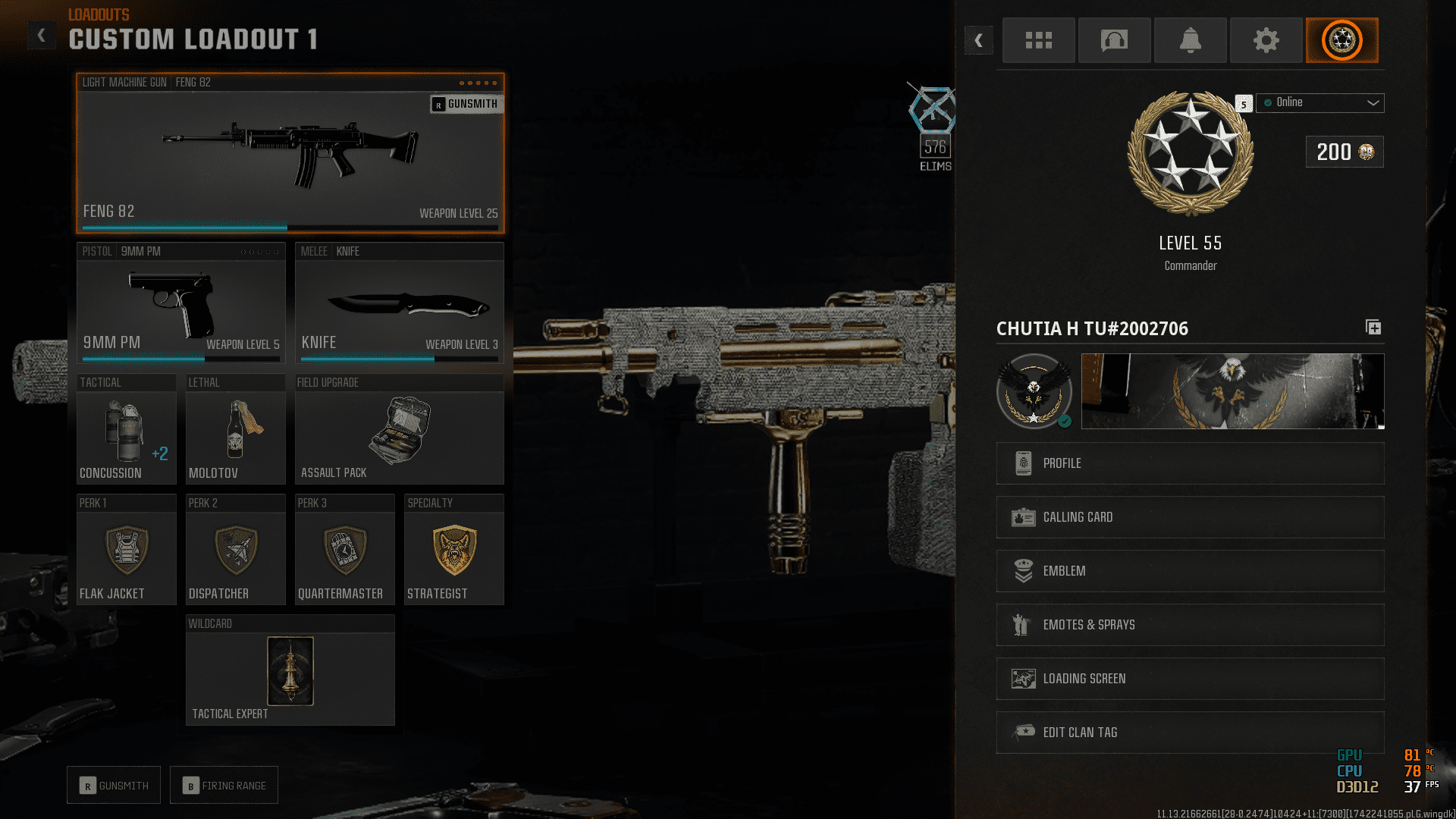Toggle the Concussion tactical selection
The image size is (1456, 819).
126,430
